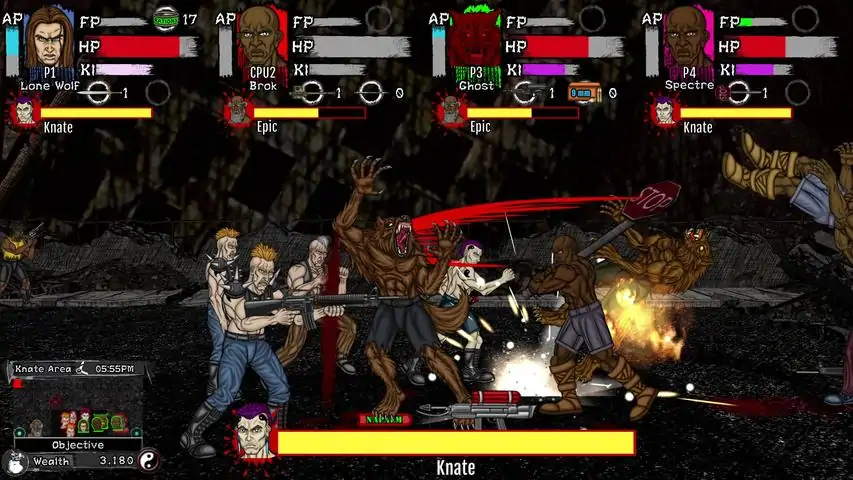Screen dimensions: 853x480
Task: Open the Objective panel
Action: [78, 445]
